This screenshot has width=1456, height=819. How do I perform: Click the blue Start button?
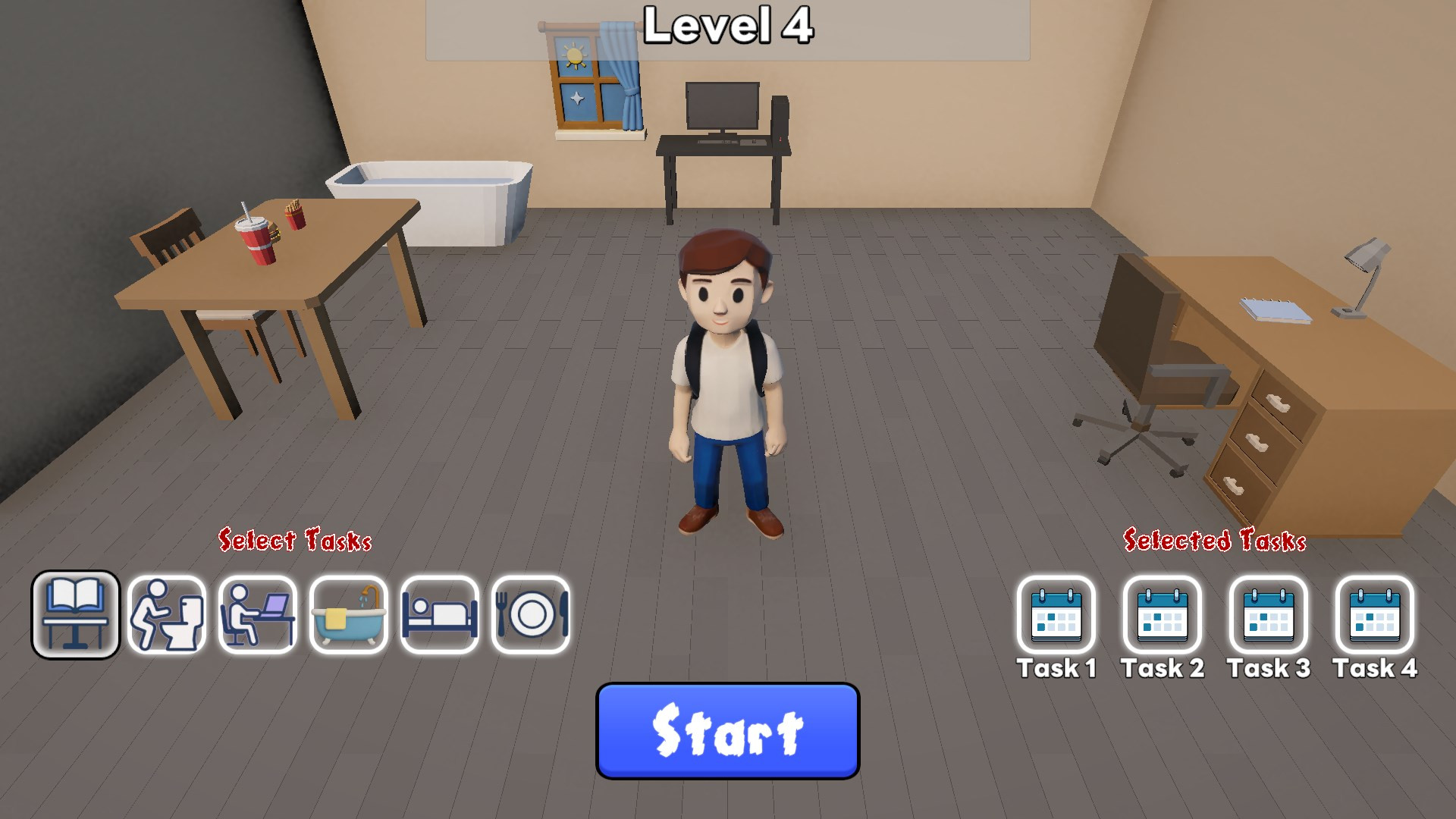(x=727, y=731)
